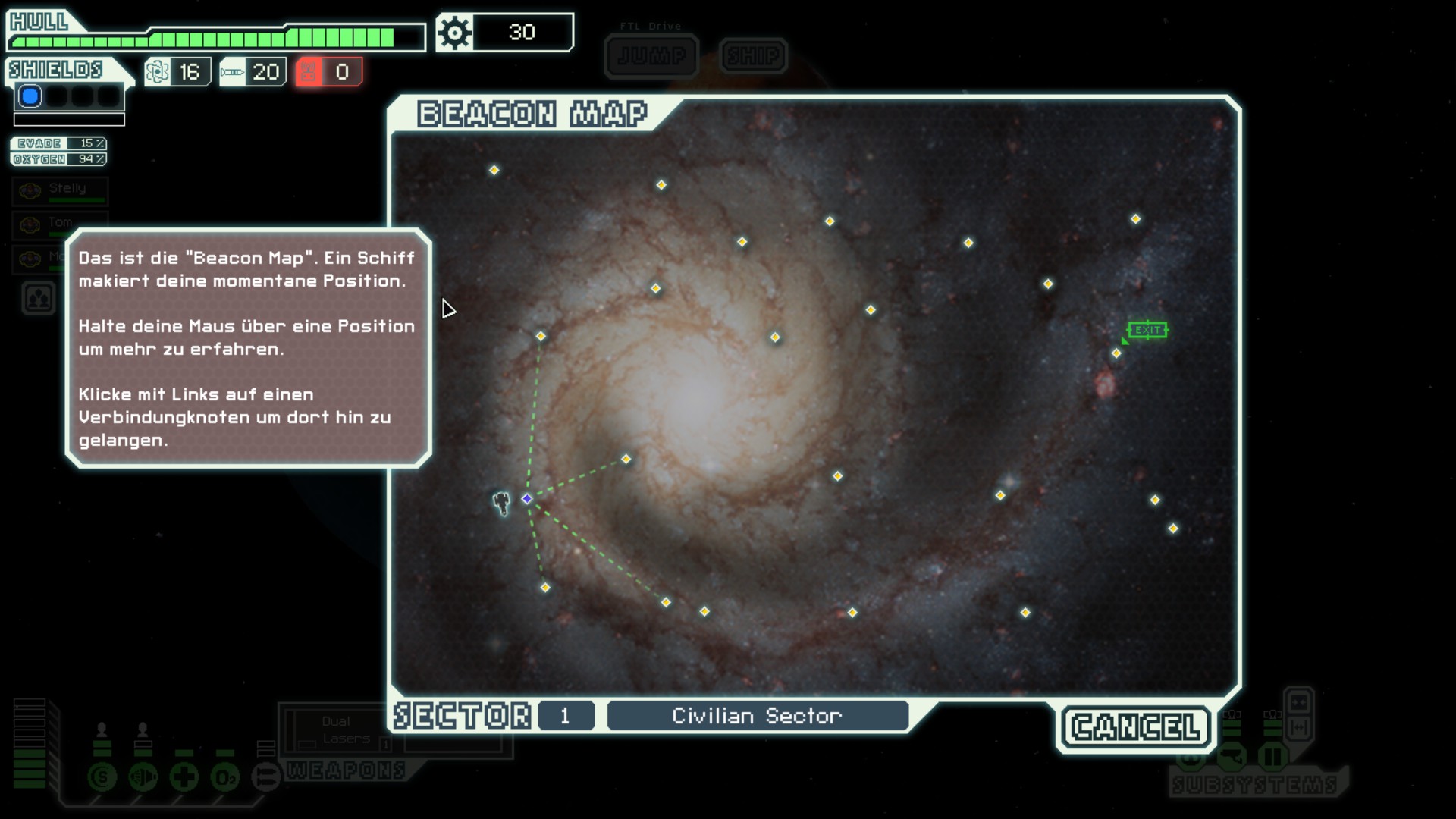Select the blue current-position beacon next to the ship
This screenshot has width=1456, height=819.
(527, 499)
